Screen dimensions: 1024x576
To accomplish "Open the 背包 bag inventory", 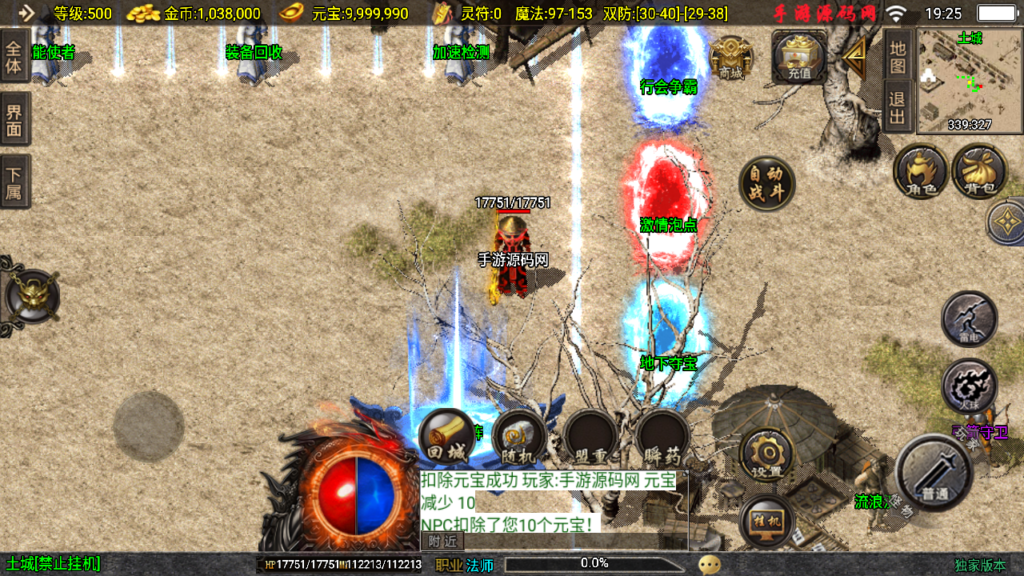I will 979,171.
